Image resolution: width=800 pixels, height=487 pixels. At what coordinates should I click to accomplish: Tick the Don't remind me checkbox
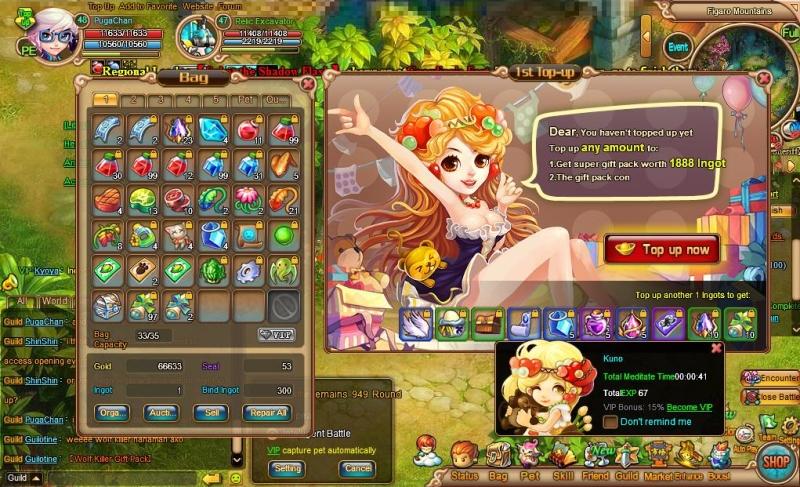coord(610,422)
